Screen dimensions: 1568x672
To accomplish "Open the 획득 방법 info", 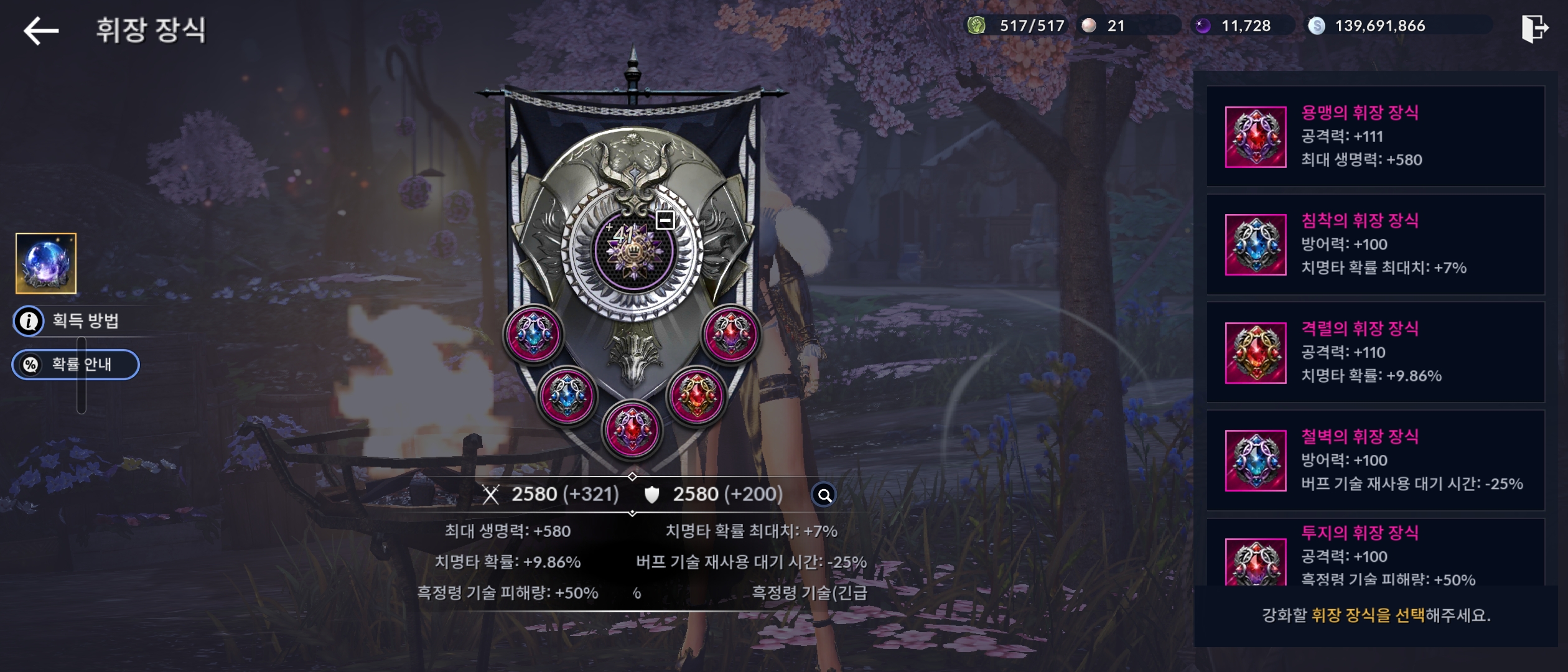I will tap(68, 321).
